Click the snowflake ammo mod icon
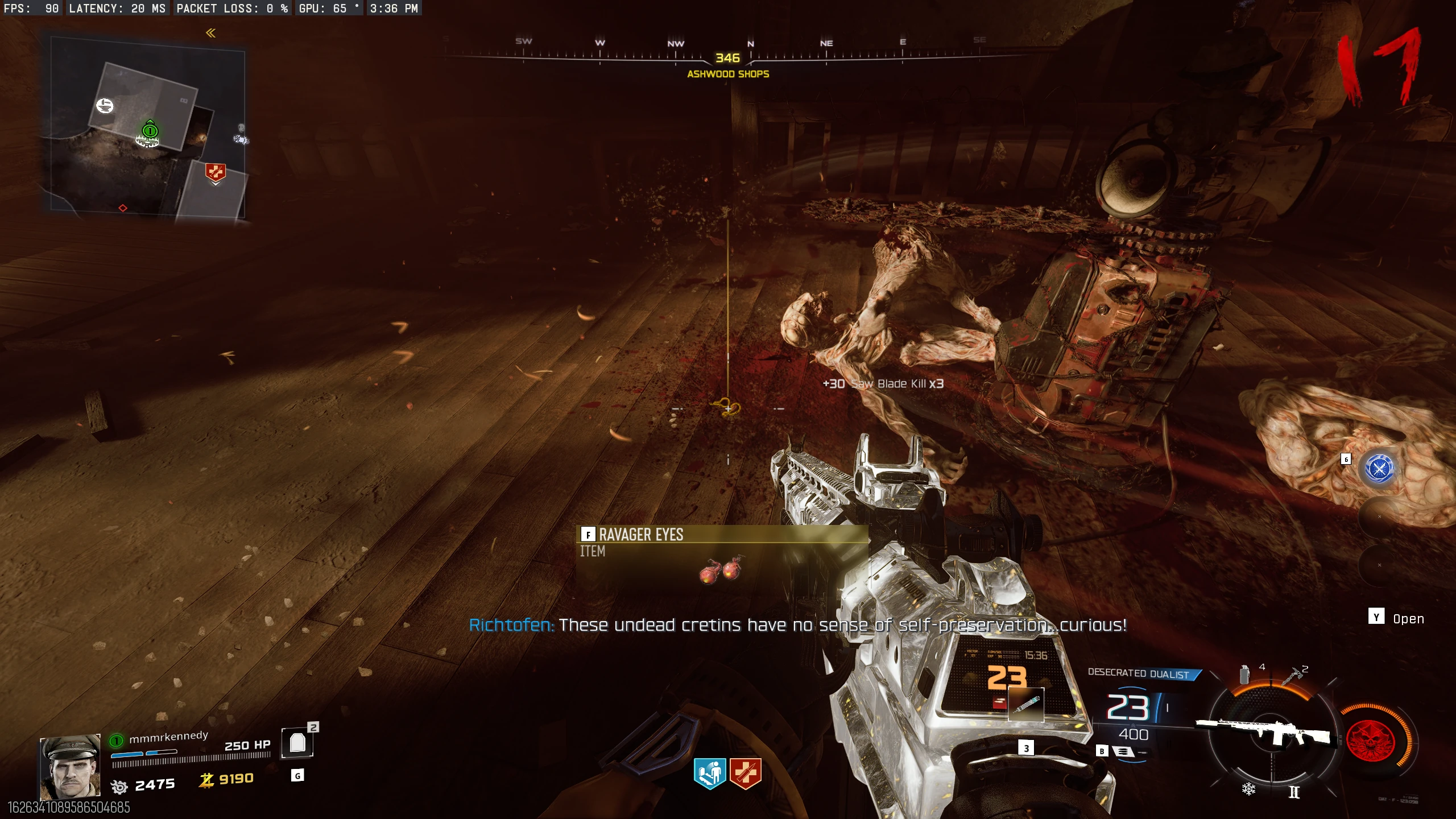Image resolution: width=1456 pixels, height=819 pixels. click(1248, 789)
